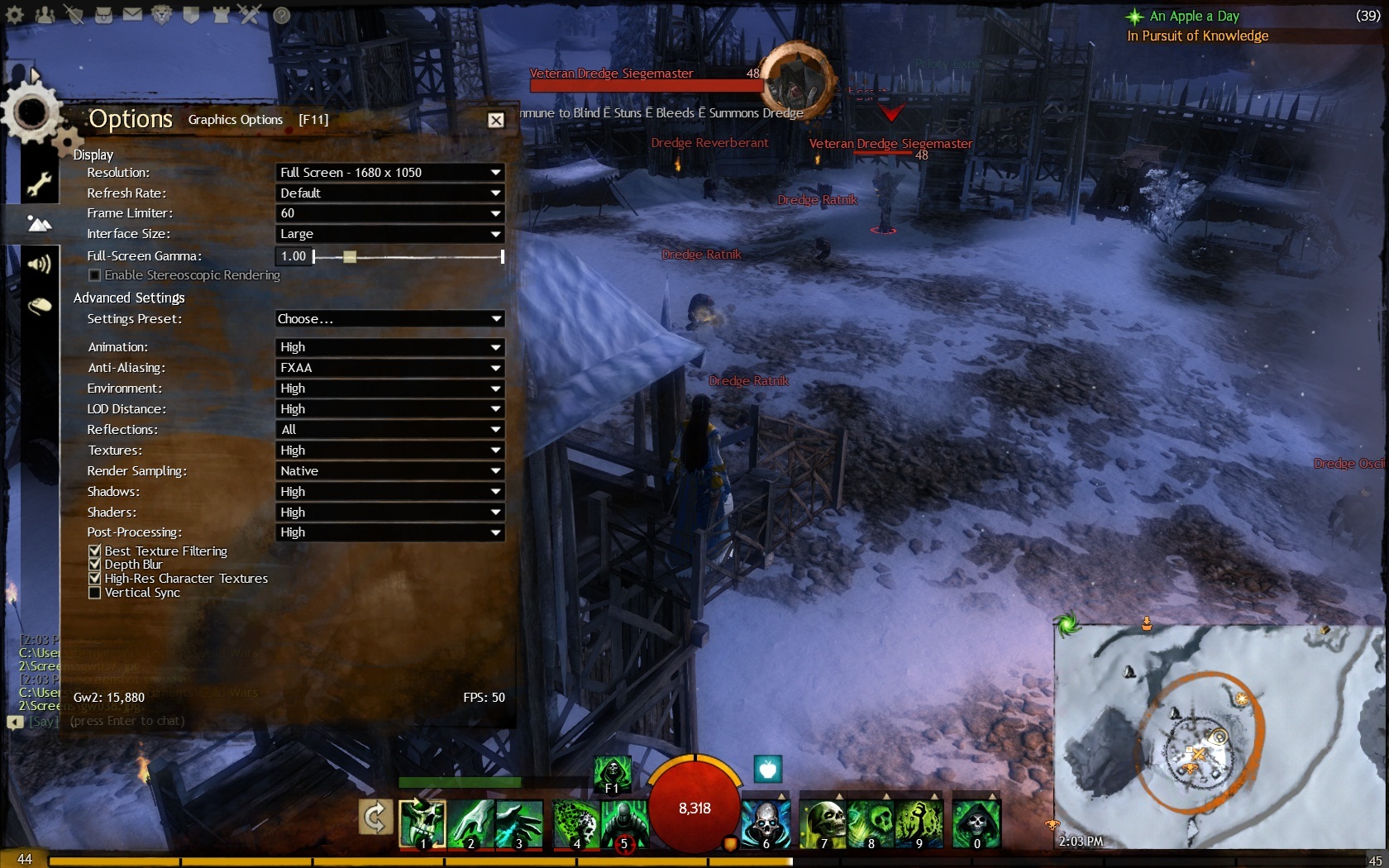Toggle High-Res Character Textures
This screenshot has height=868, width=1389.
pyautogui.click(x=95, y=579)
